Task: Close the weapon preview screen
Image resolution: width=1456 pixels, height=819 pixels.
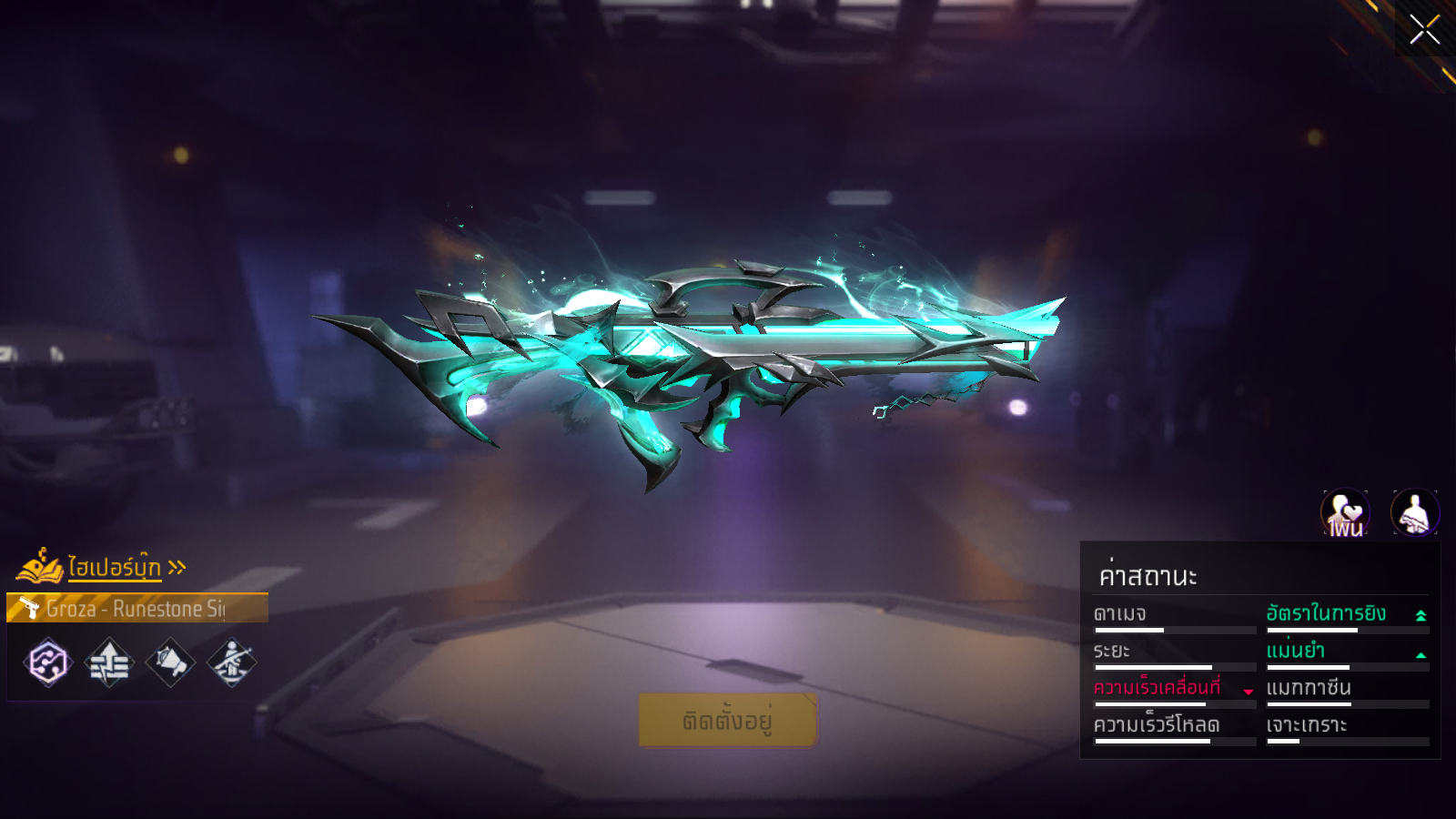Action: [1424, 30]
